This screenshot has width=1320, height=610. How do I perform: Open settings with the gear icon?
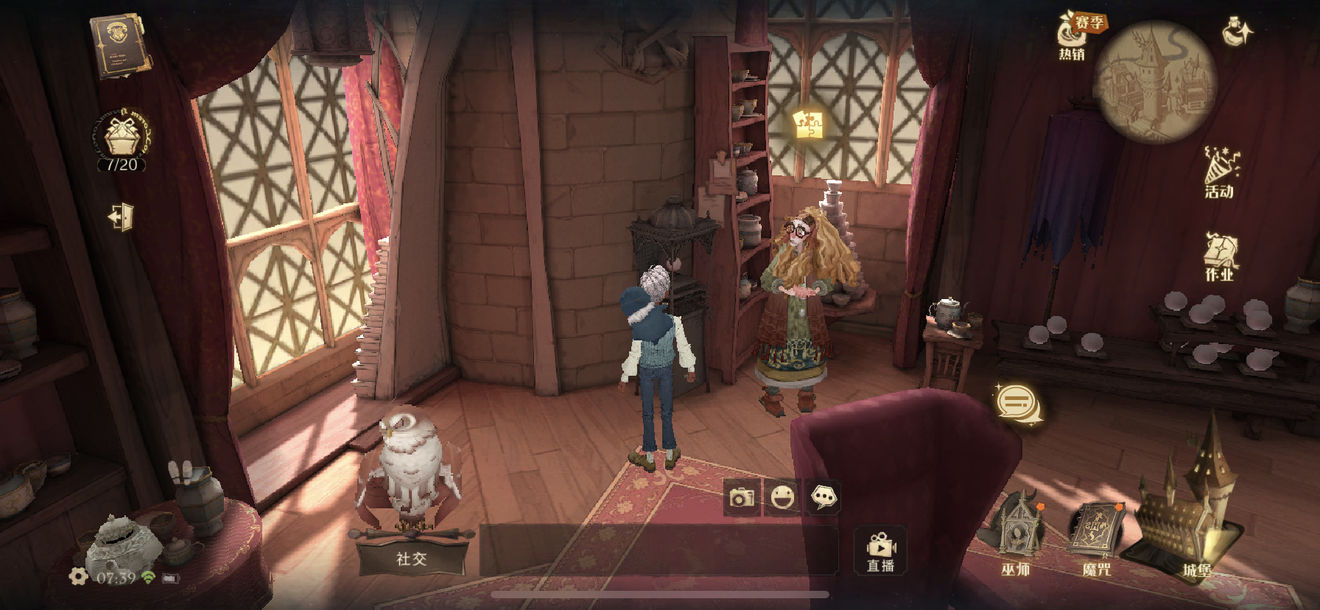(x=78, y=576)
